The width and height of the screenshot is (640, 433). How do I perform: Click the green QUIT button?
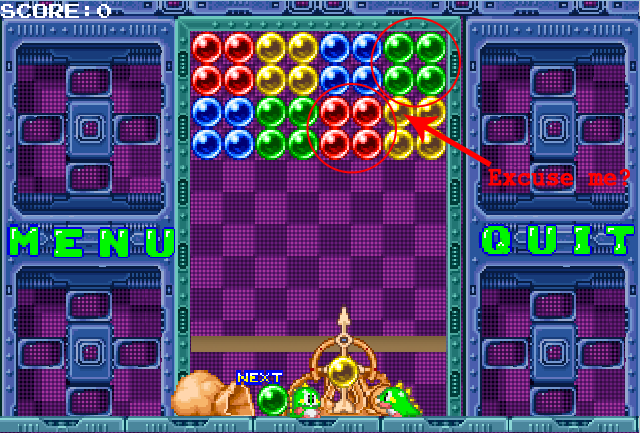point(557,241)
